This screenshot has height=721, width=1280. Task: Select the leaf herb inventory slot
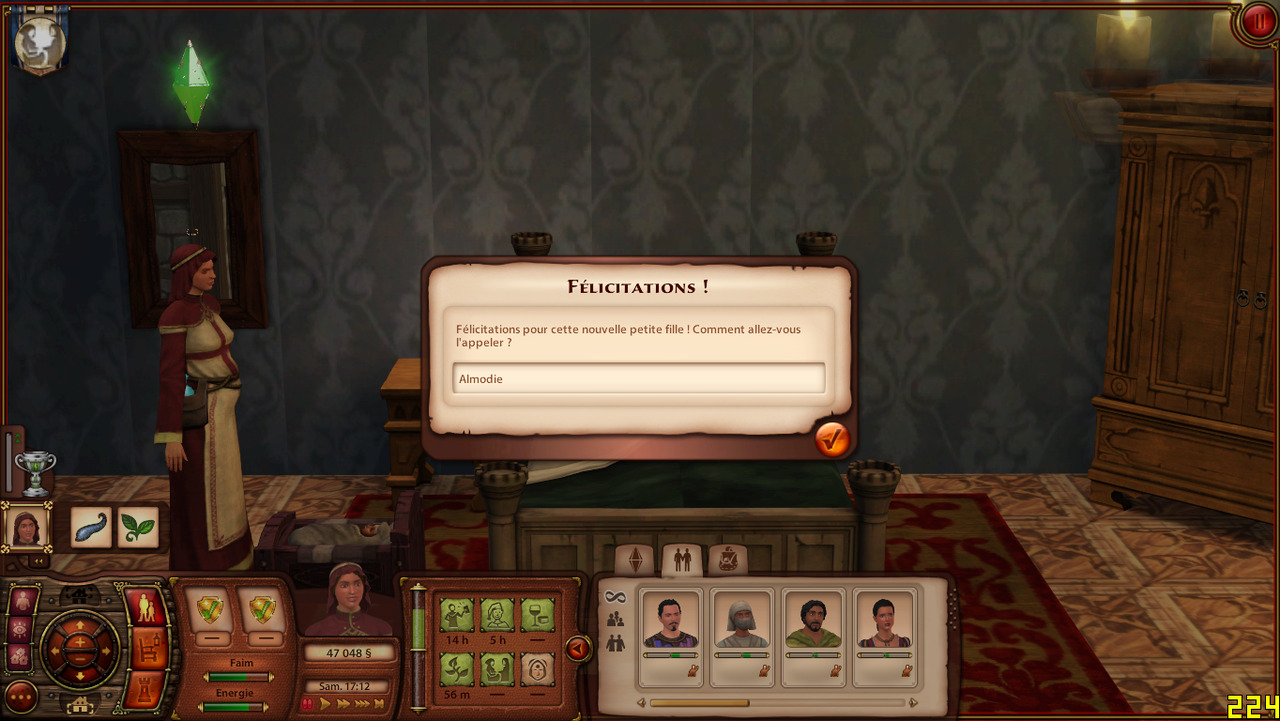tap(138, 527)
